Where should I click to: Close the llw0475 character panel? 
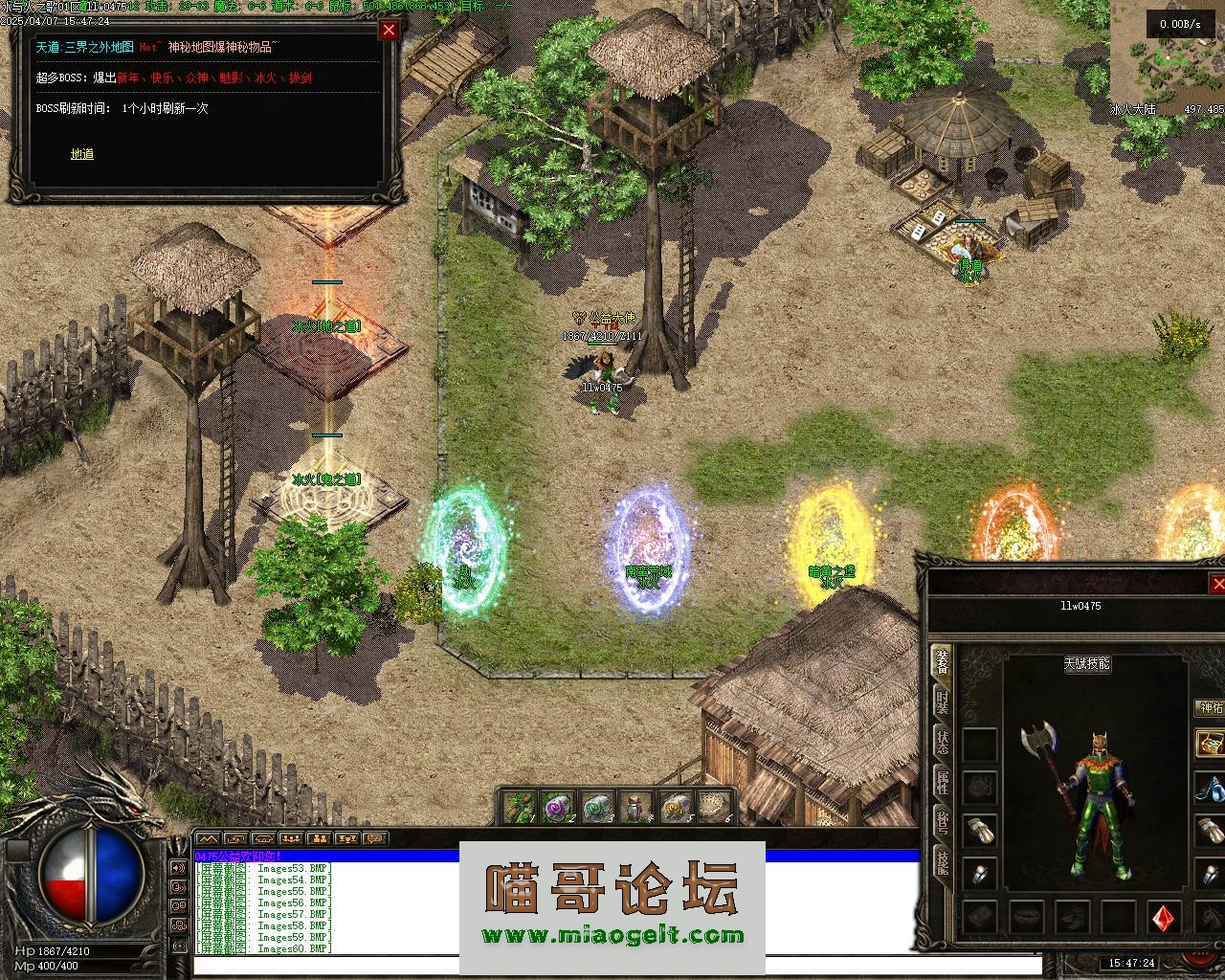click(1217, 584)
